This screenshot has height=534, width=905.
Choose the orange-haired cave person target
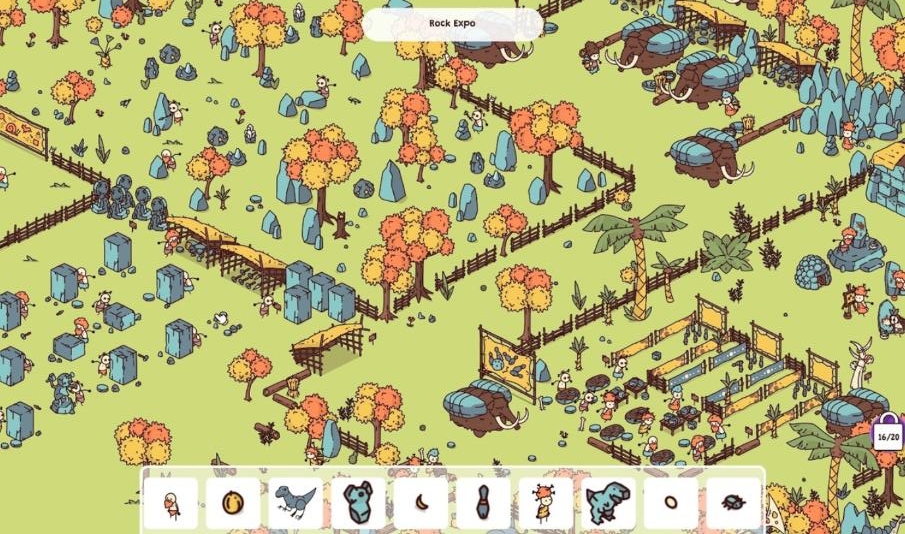(x=545, y=502)
